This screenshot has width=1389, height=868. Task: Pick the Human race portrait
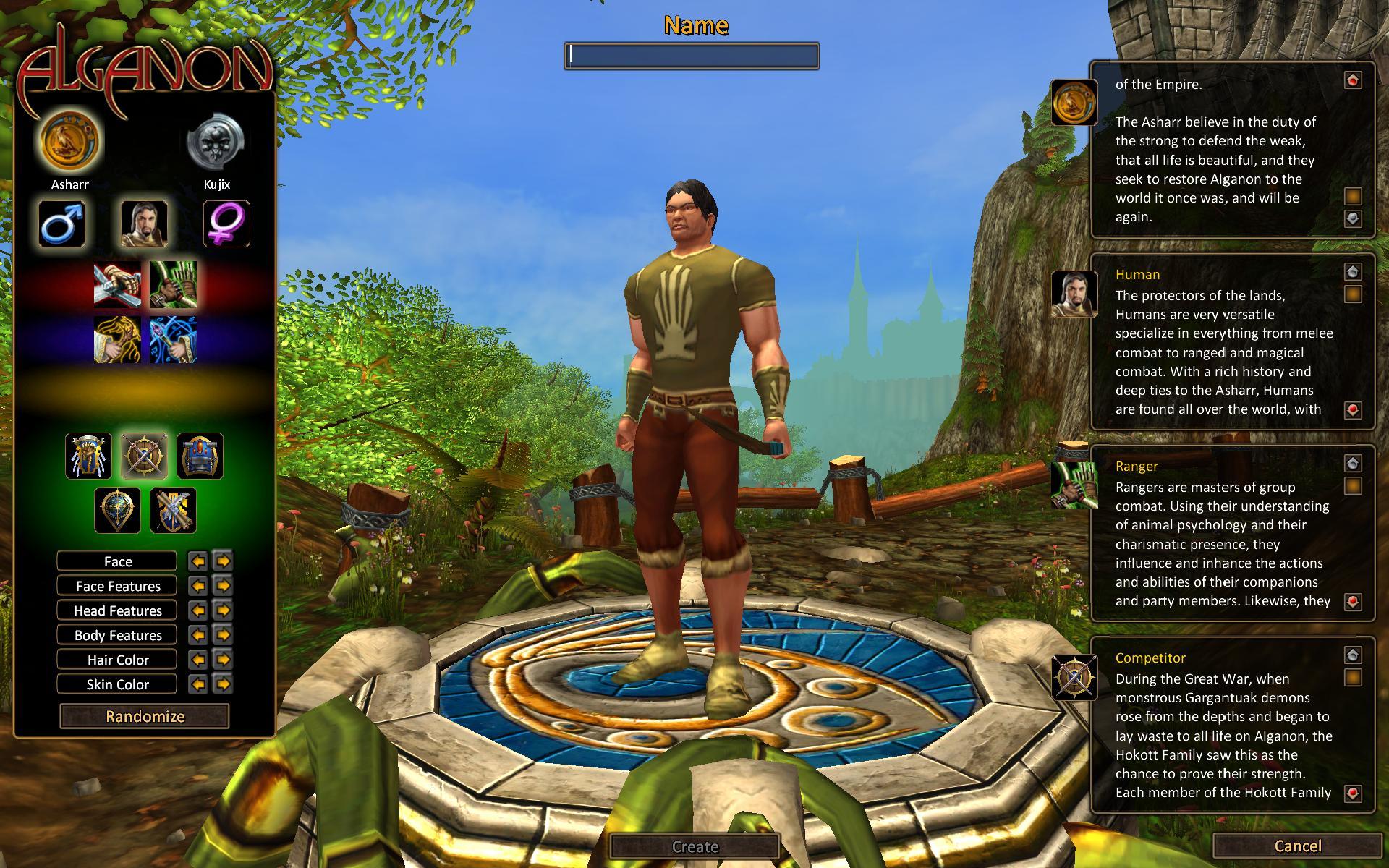click(x=144, y=224)
